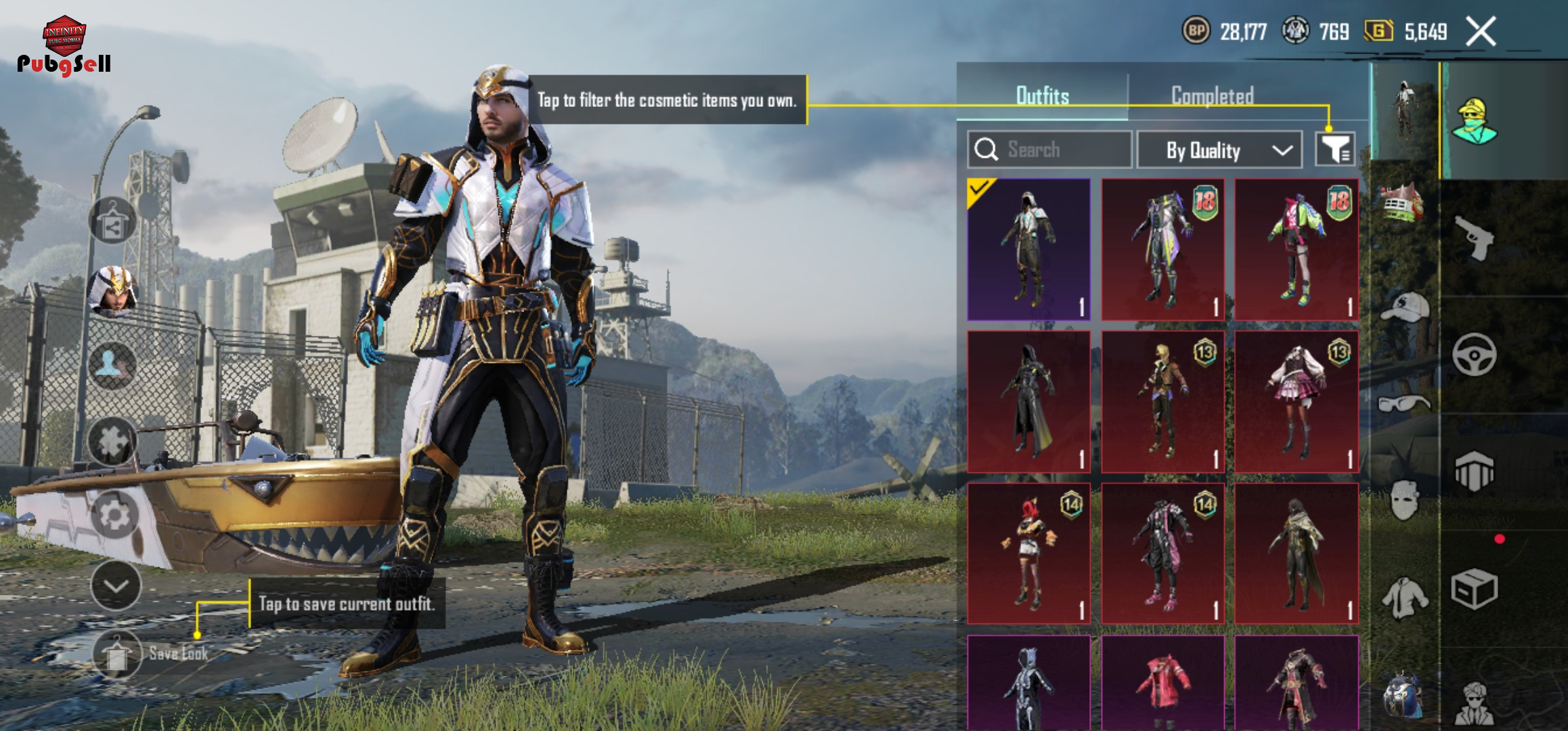Image resolution: width=1568 pixels, height=731 pixels.
Task: Open the jacket clothing category
Action: pos(1405,597)
